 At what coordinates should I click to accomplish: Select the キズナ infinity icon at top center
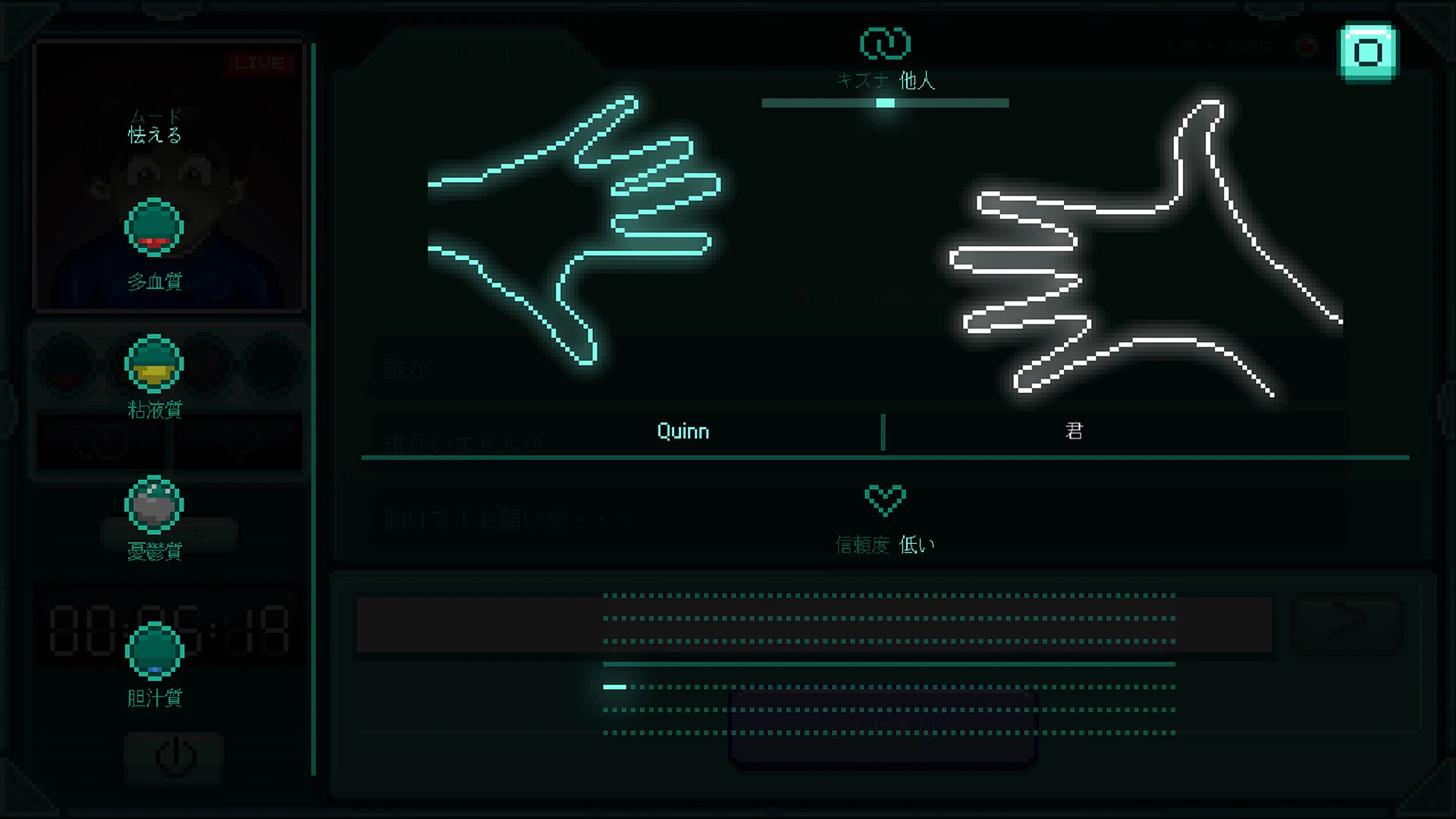pyautogui.click(x=884, y=44)
